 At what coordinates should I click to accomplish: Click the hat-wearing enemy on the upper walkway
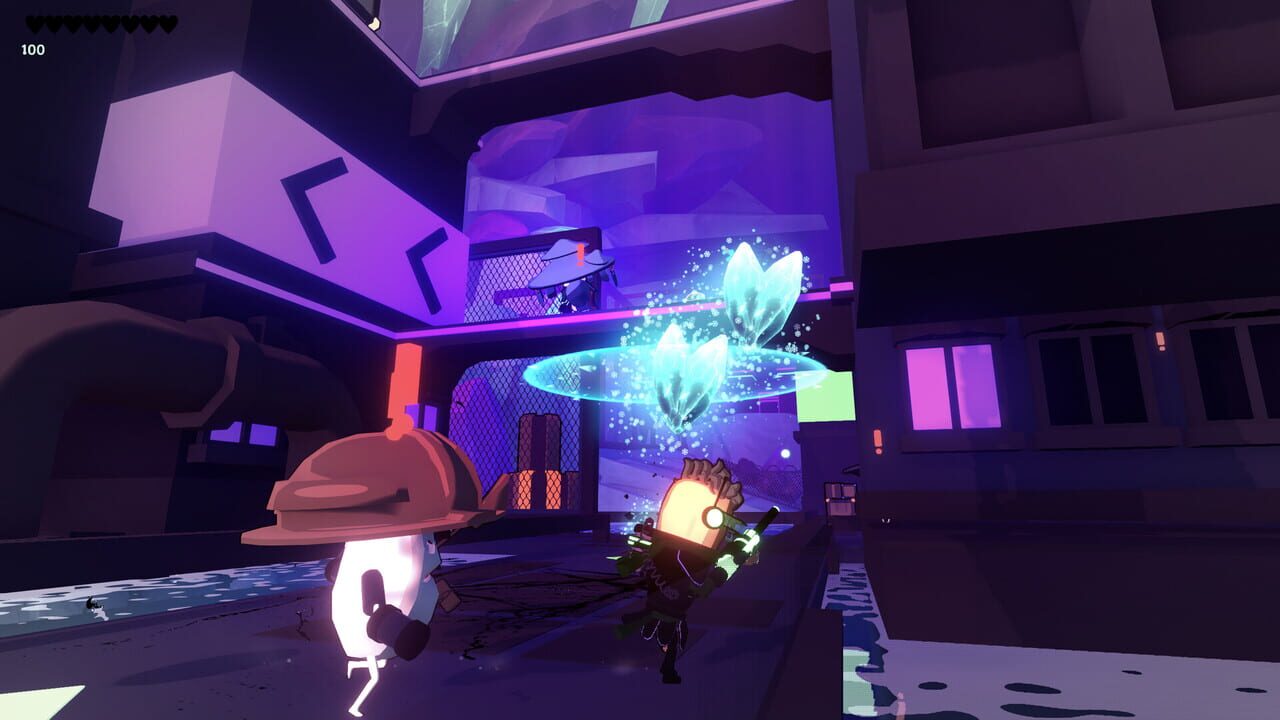point(565,275)
